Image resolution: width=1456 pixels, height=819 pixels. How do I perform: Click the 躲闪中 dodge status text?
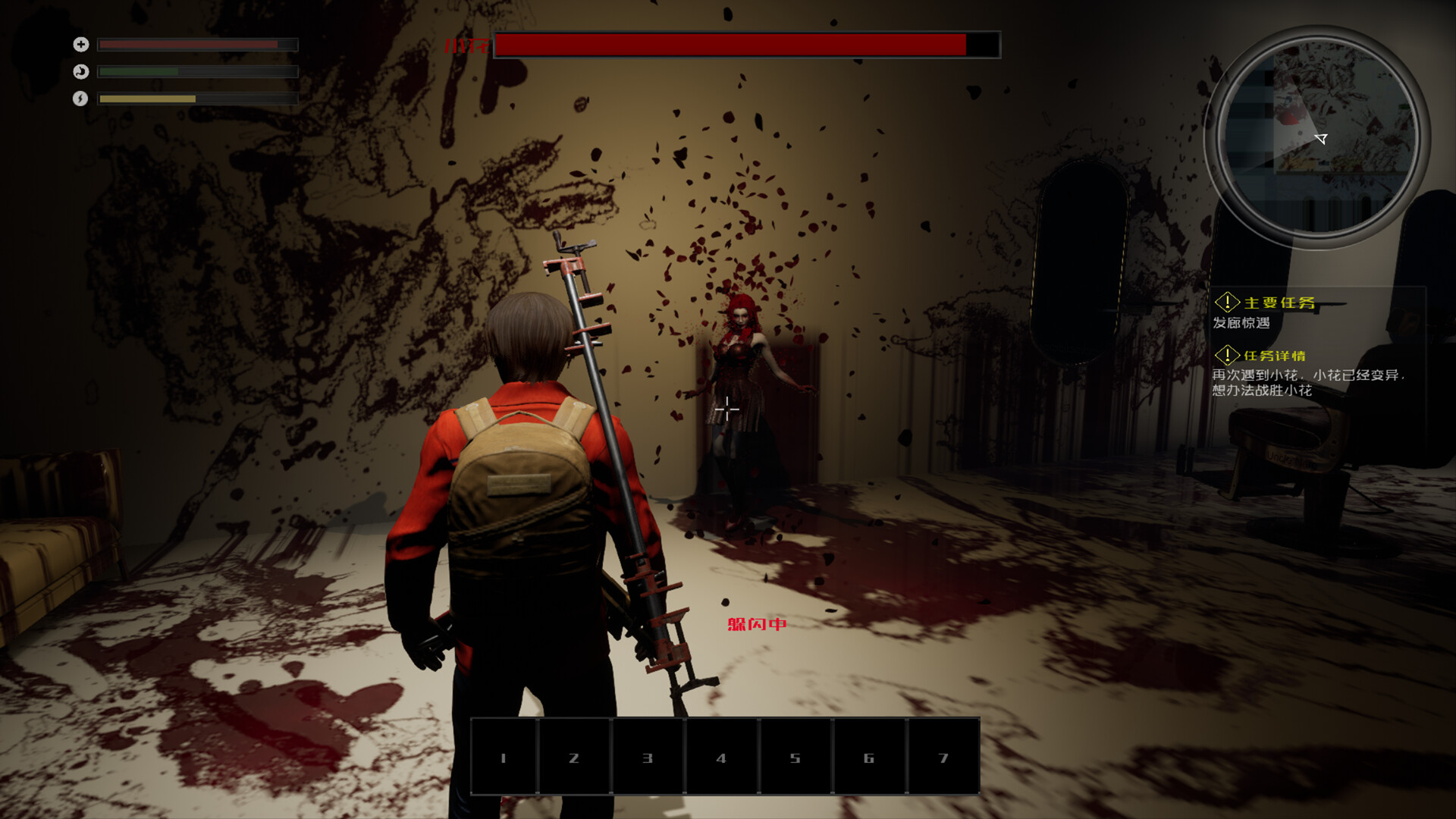(756, 625)
